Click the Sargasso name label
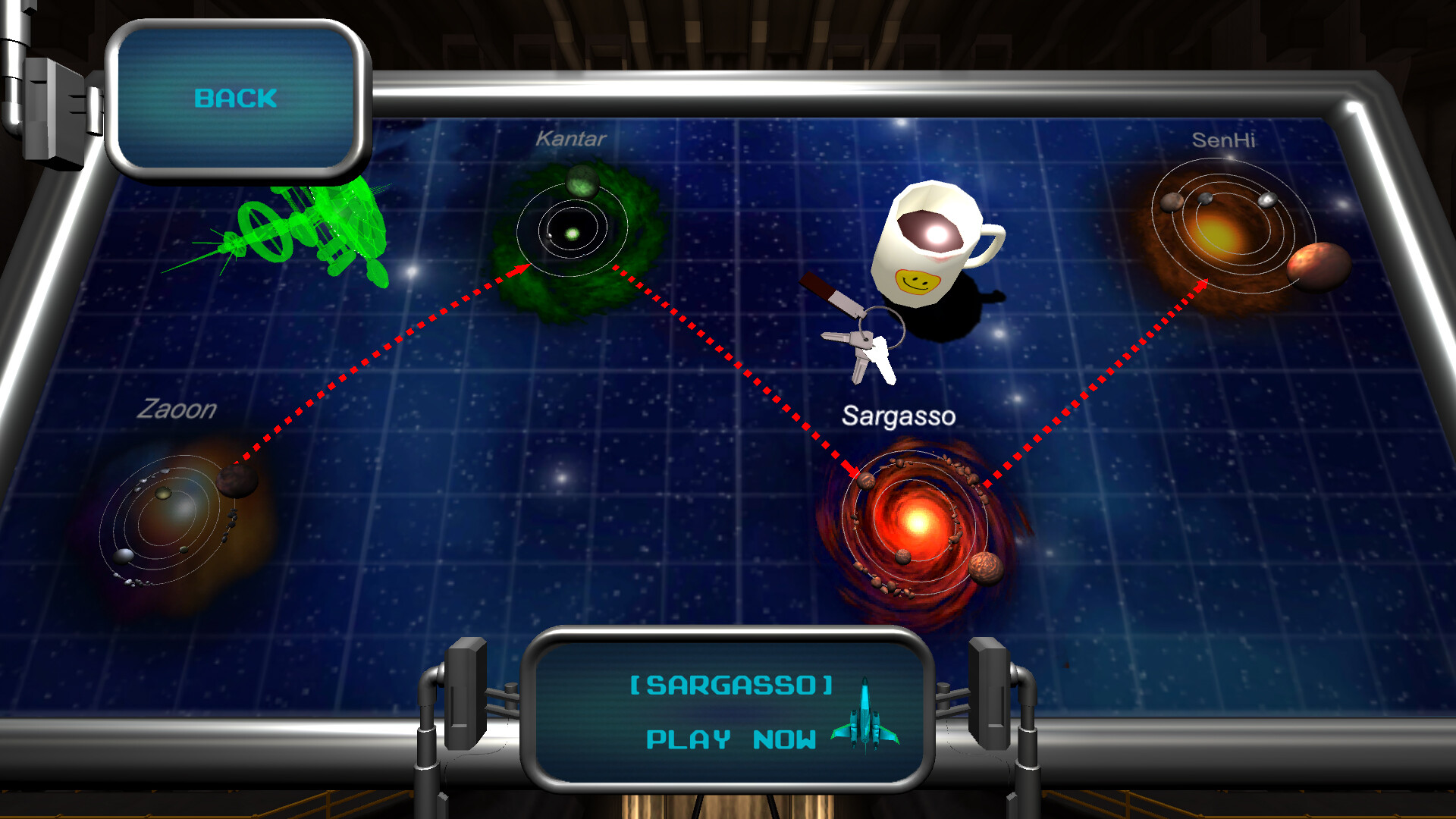Image resolution: width=1456 pixels, height=819 pixels. [899, 416]
